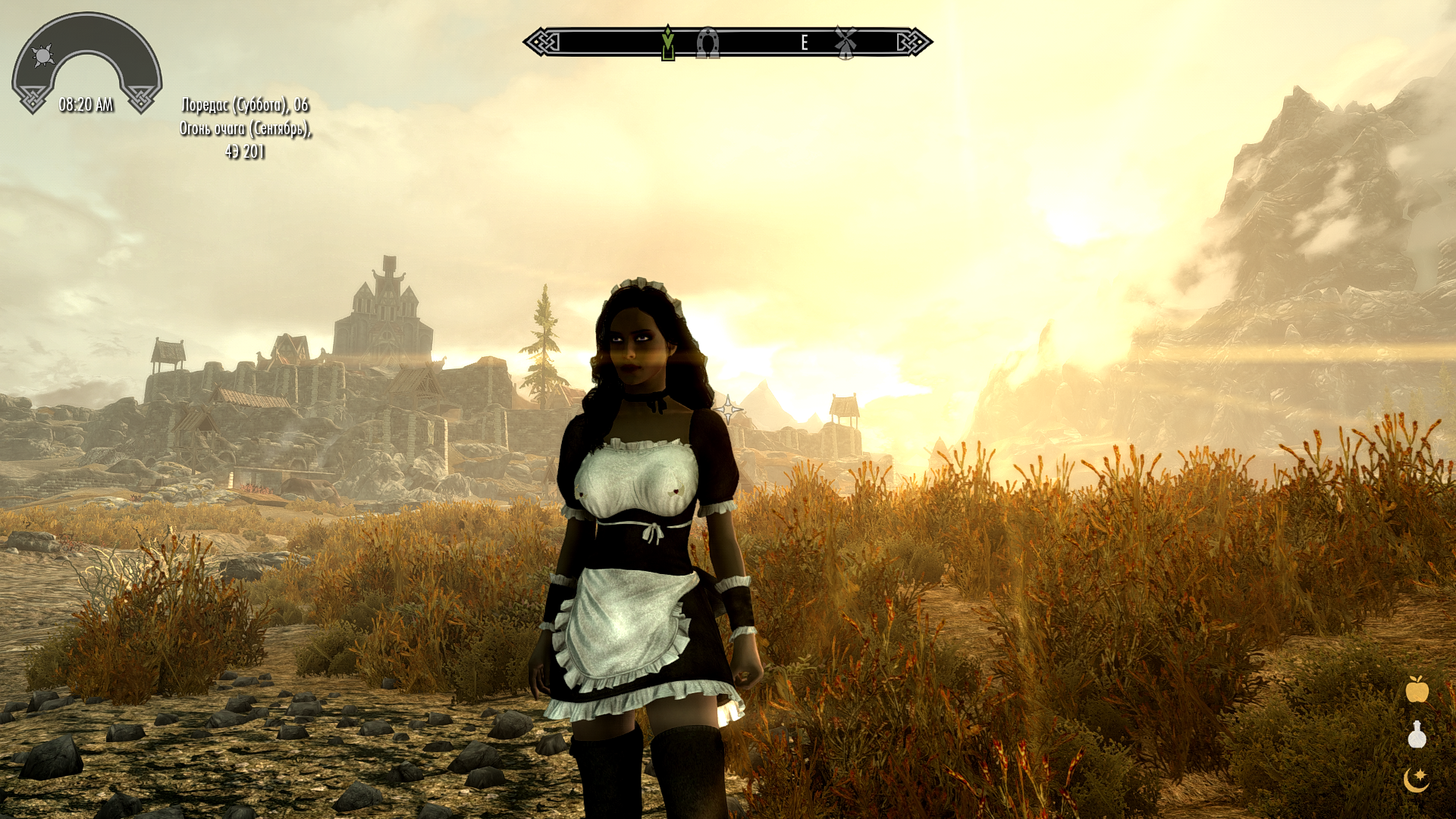The width and height of the screenshot is (1456, 819).
Task: Select the horseshoe stable marker on compass
Action: coord(708,43)
